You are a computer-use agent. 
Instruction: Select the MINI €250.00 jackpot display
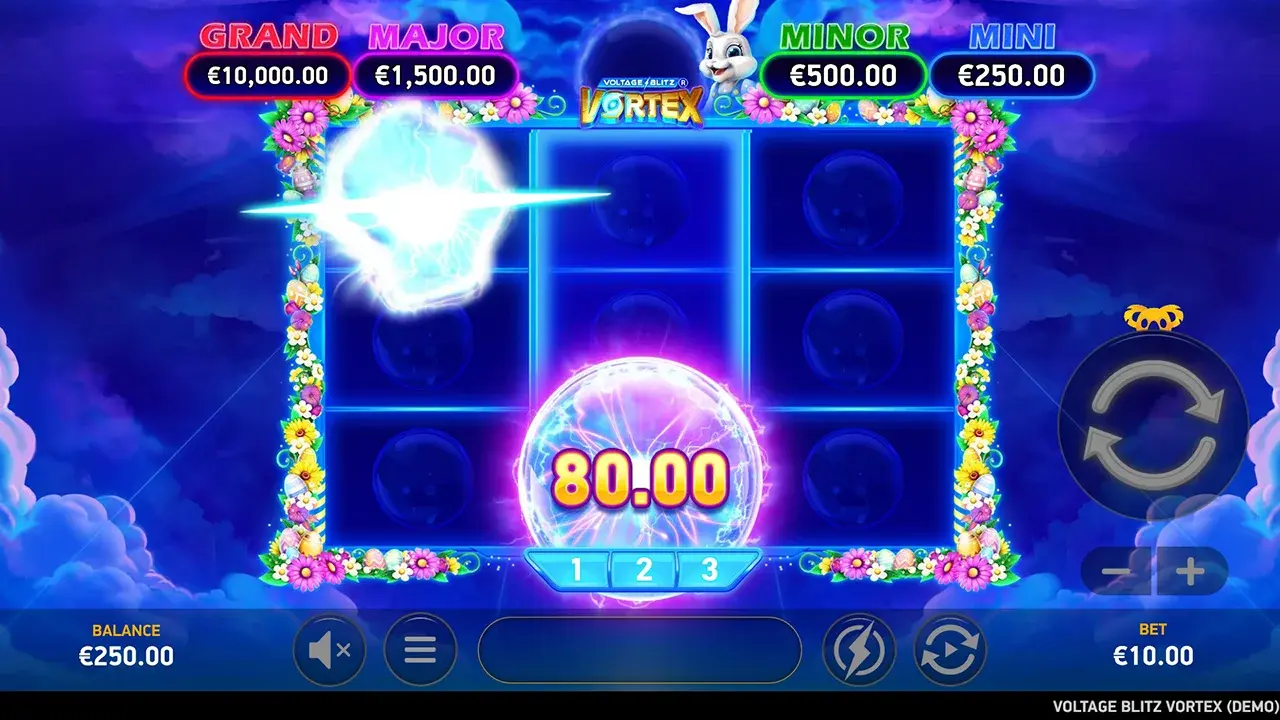[1014, 74]
